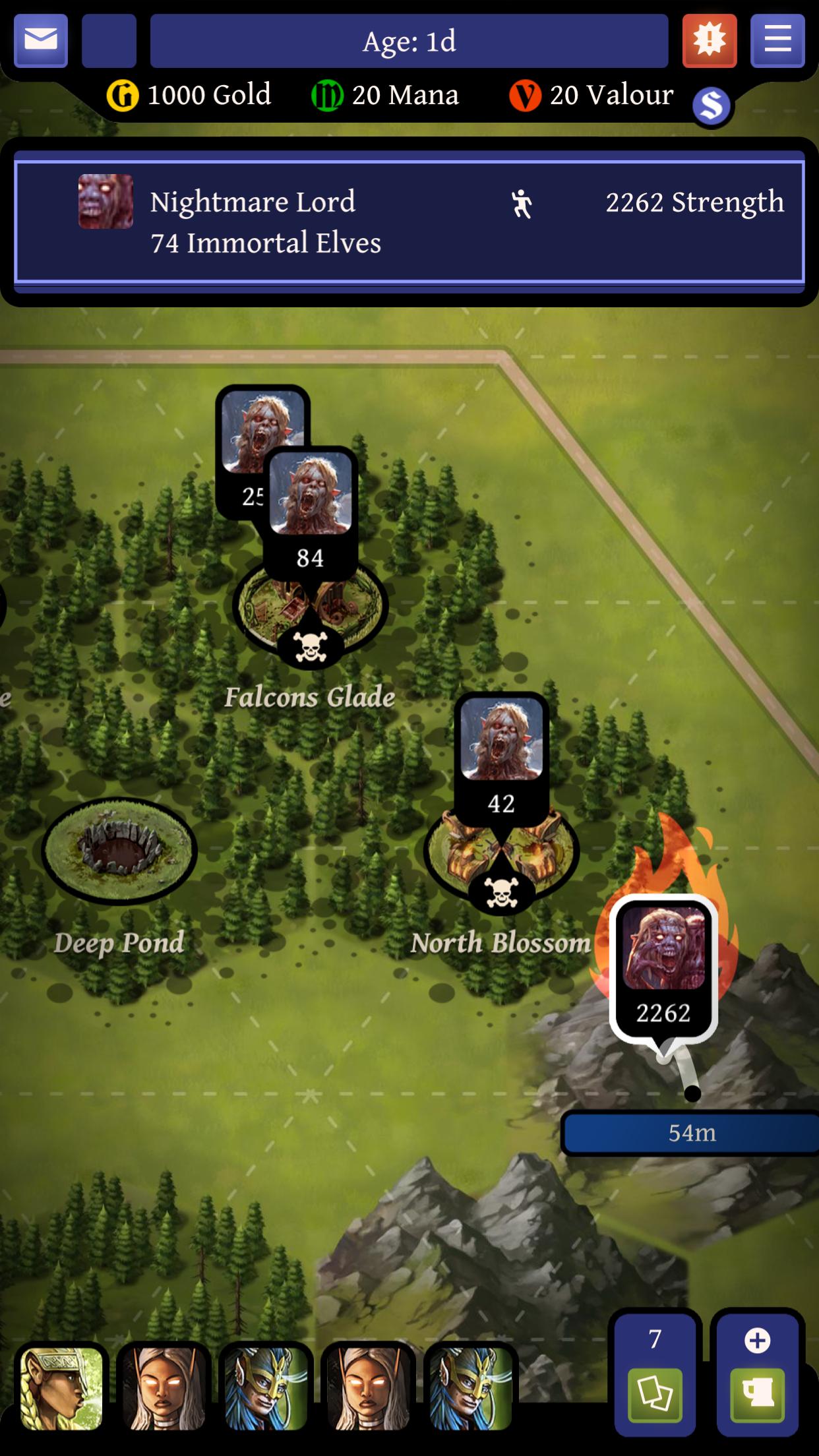Open the hamburger main menu
This screenshot has height=1456, width=819.
click(x=777, y=41)
